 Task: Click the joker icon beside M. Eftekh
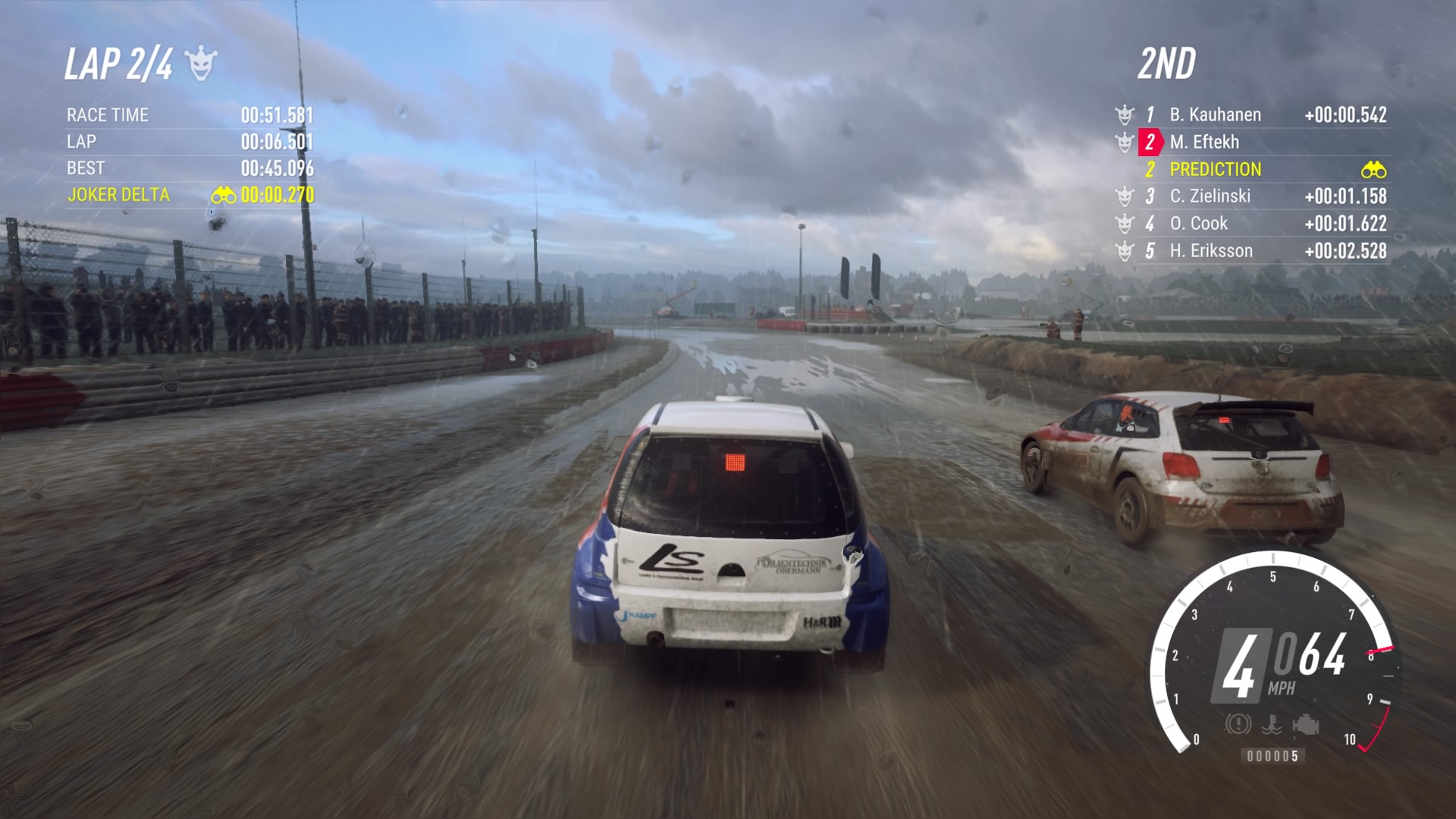point(1123,143)
